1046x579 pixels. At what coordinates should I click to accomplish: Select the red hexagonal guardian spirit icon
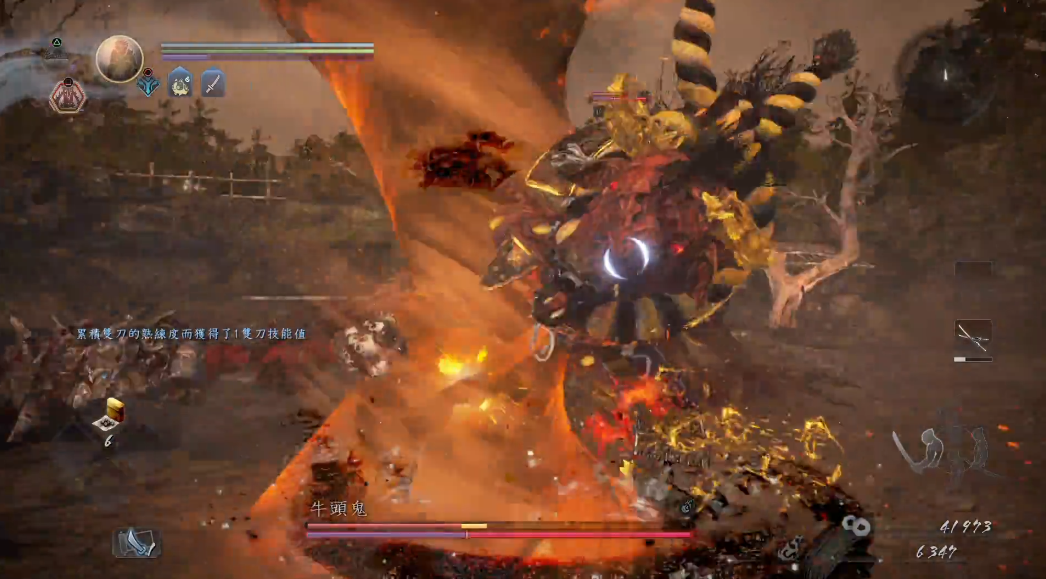coord(67,96)
